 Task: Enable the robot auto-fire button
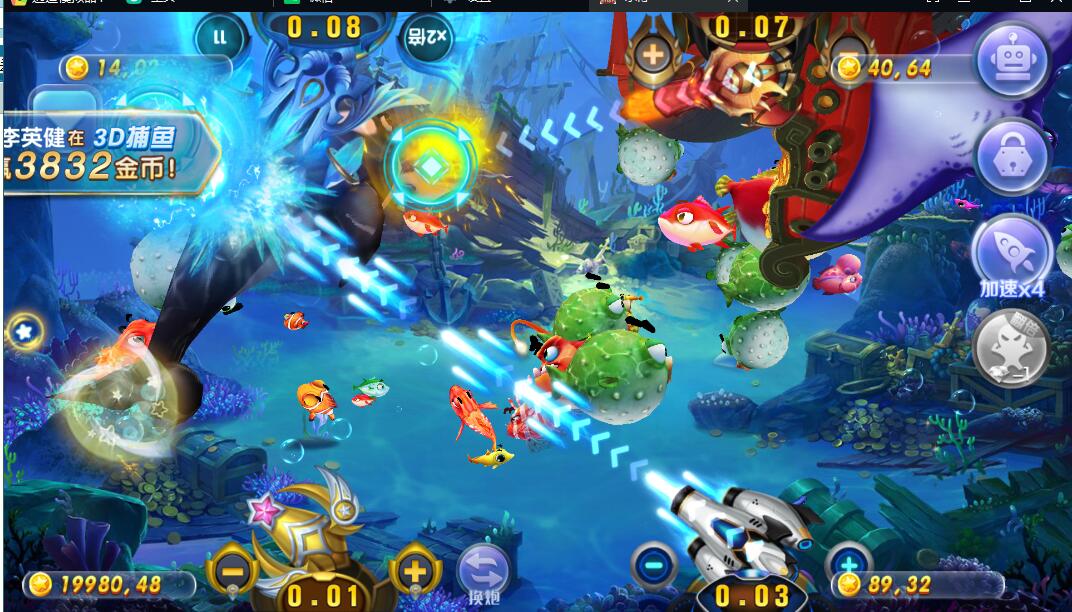1011,60
